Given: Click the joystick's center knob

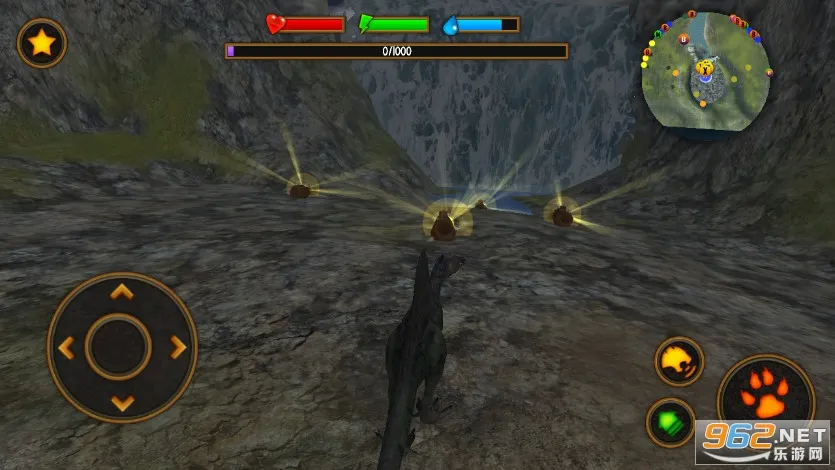Looking at the screenshot, I should coord(120,347).
